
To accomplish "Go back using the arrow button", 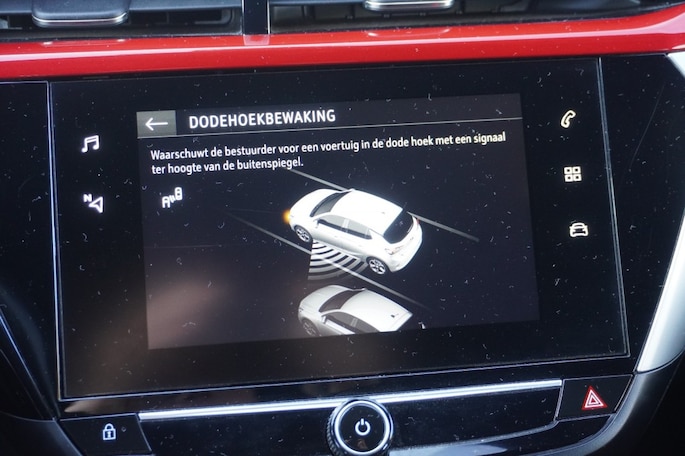I will tap(156, 124).
